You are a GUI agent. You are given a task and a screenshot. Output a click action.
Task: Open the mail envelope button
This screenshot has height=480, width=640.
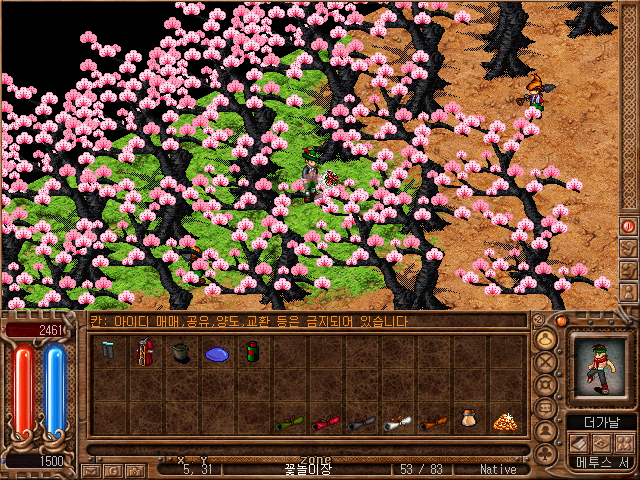click(x=91, y=470)
